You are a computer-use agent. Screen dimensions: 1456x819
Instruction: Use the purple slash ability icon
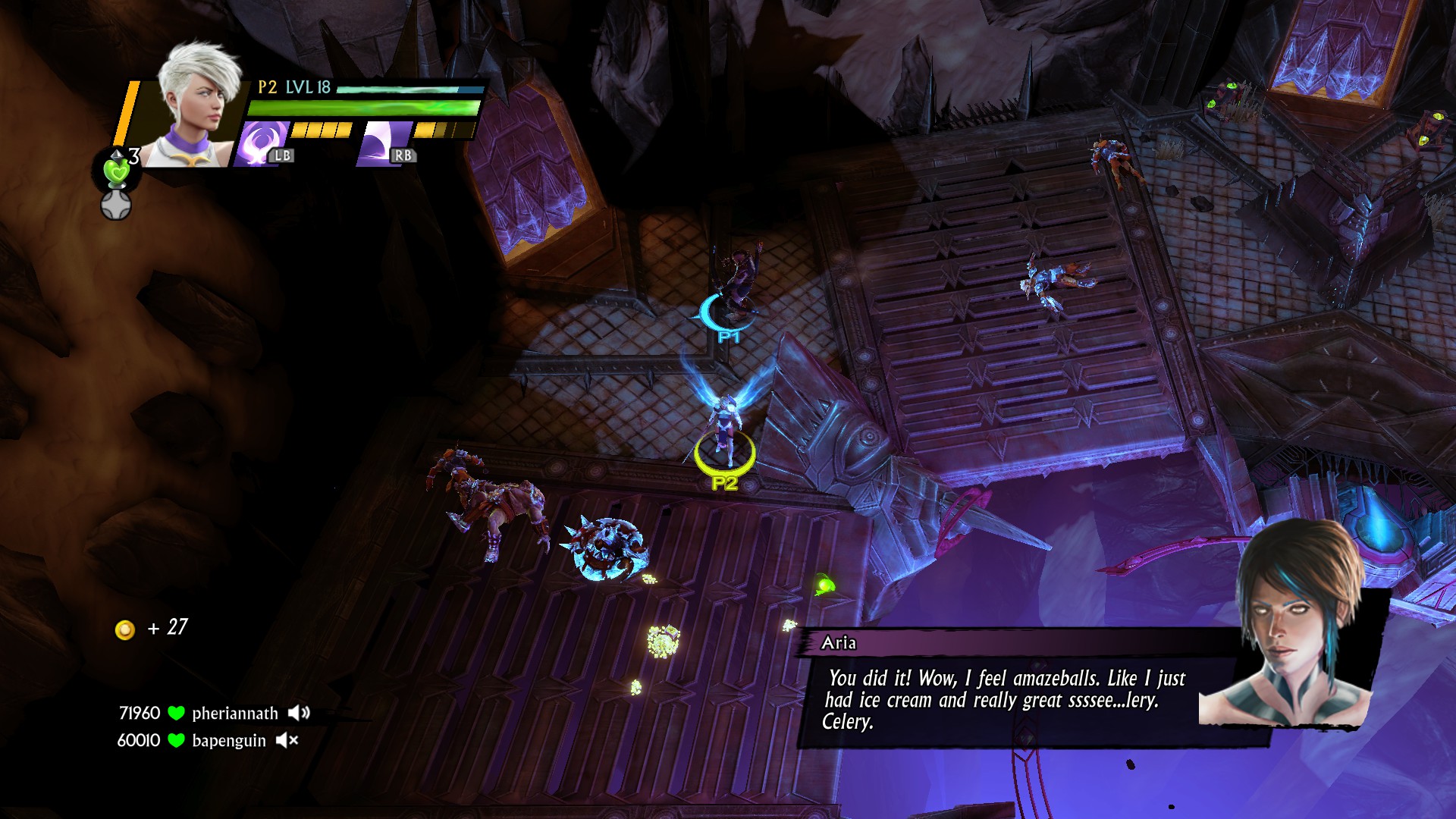click(x=383, y=143)
